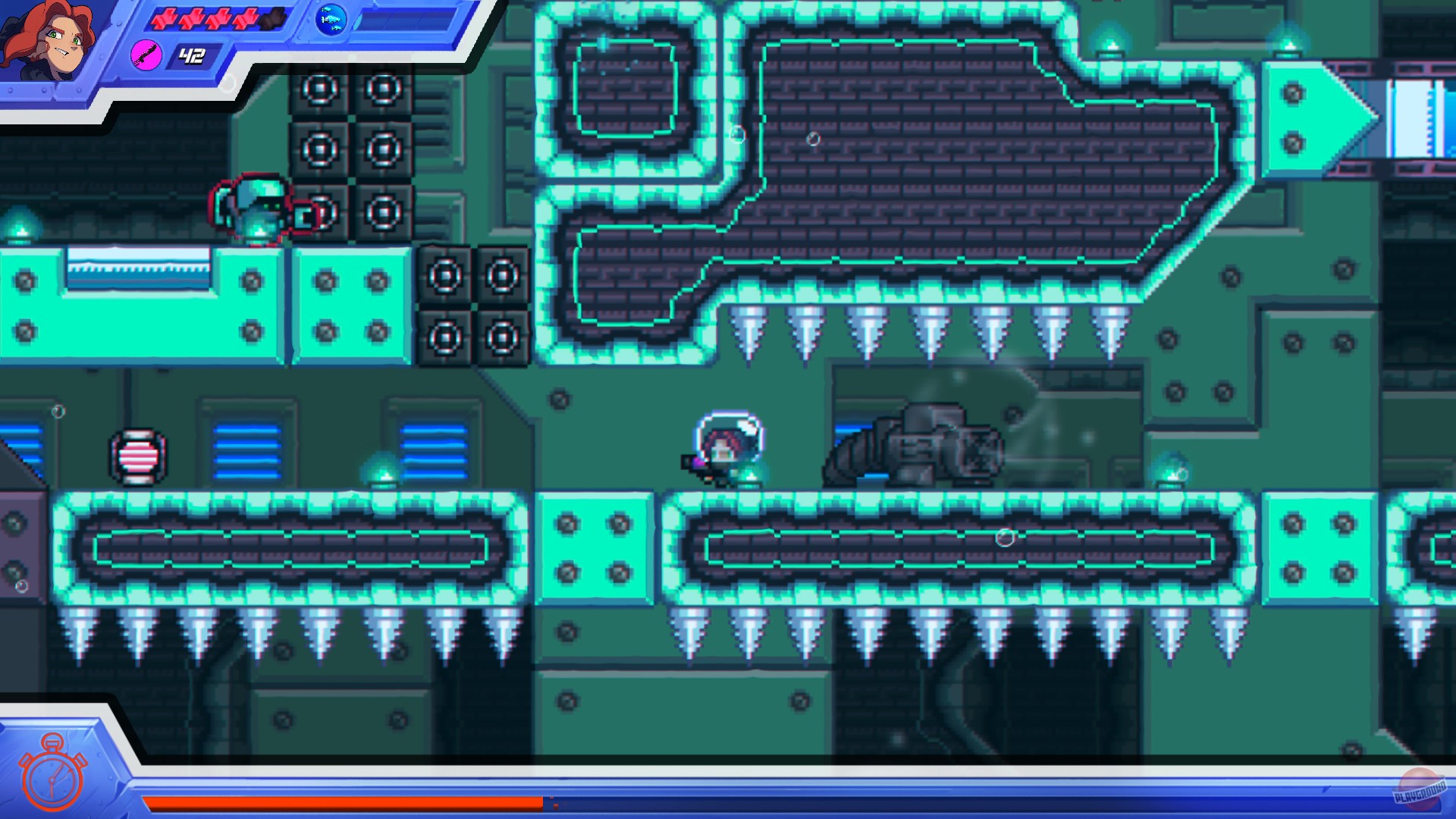1456x819 pixels.
Task: Select the depleted gray heart icon
Action: coord(273,20)
